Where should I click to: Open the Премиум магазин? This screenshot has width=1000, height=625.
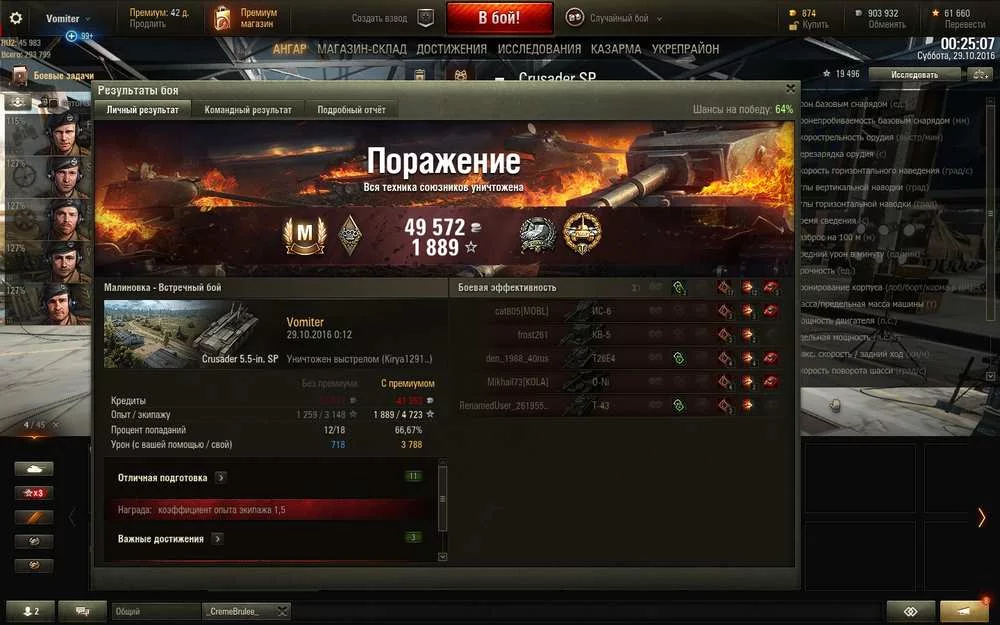coord(246,18)
